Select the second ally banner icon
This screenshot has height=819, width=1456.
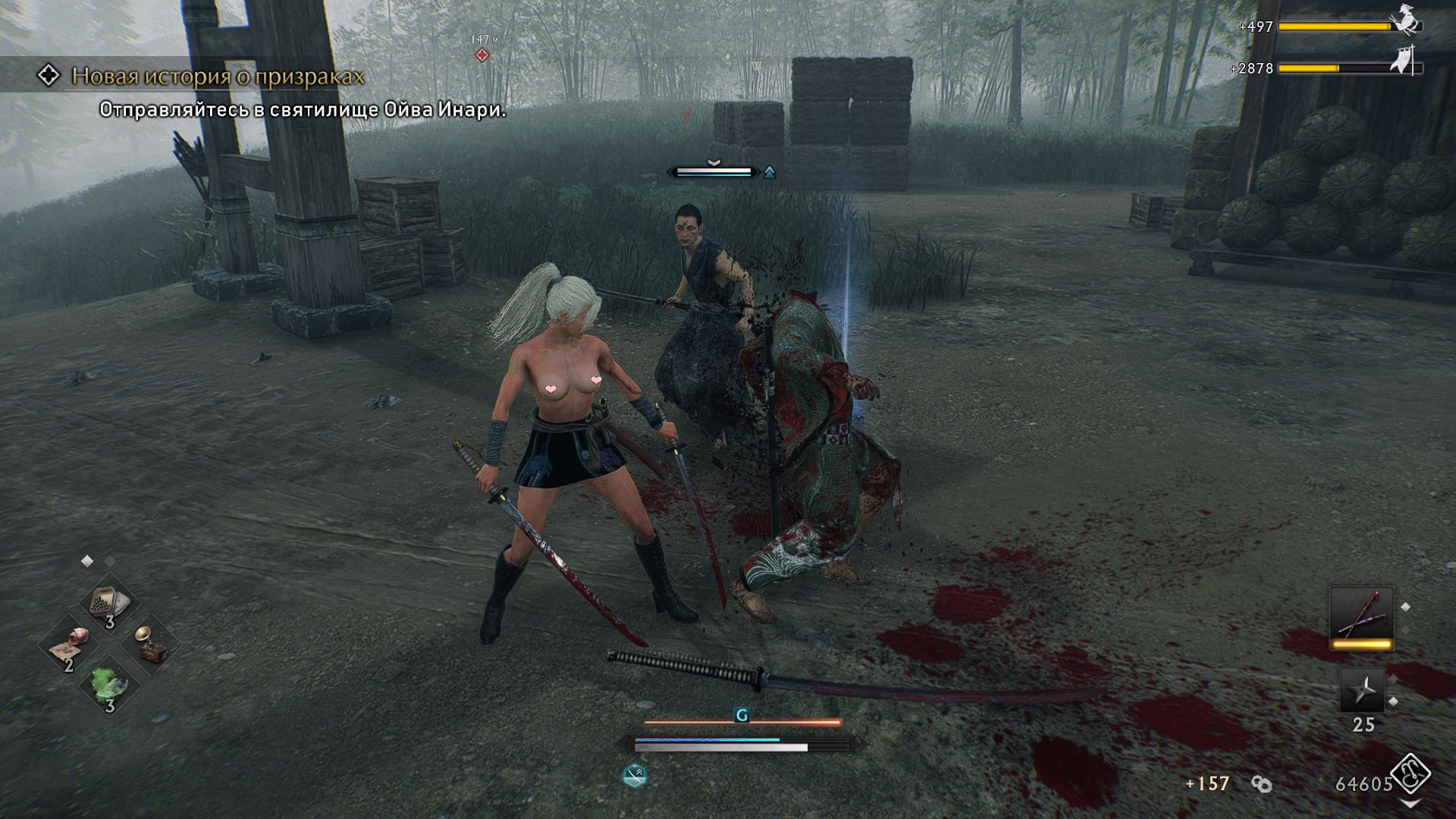click(x=1404, y=62)
